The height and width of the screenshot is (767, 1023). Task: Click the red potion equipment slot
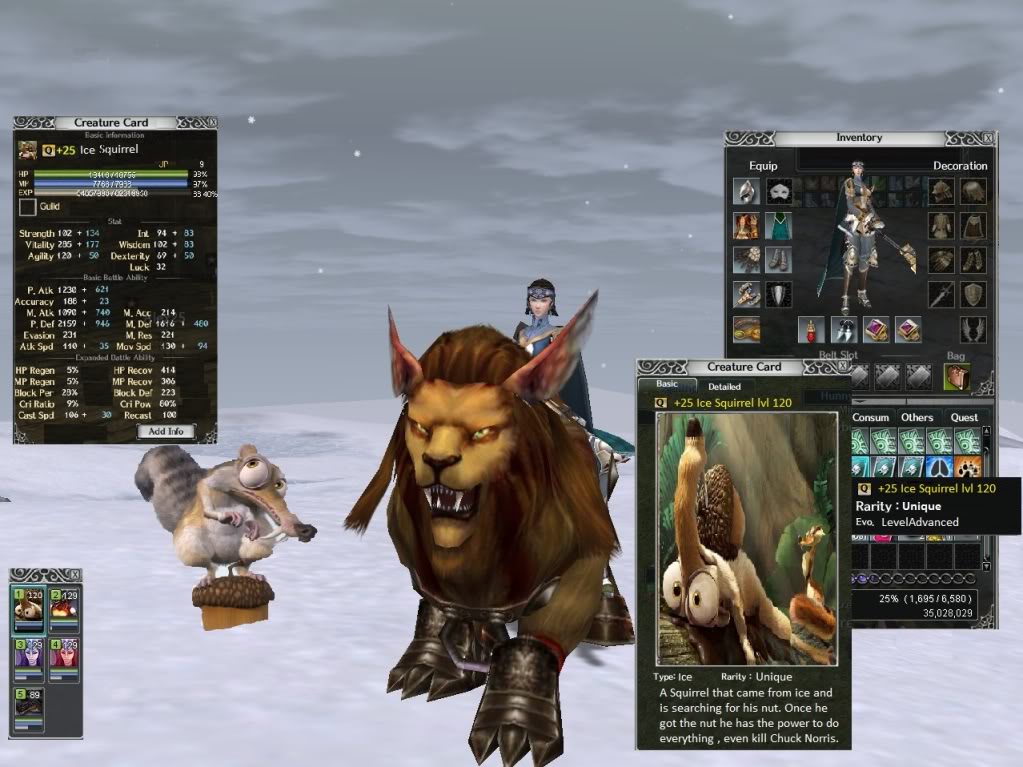tap(811, 329)
